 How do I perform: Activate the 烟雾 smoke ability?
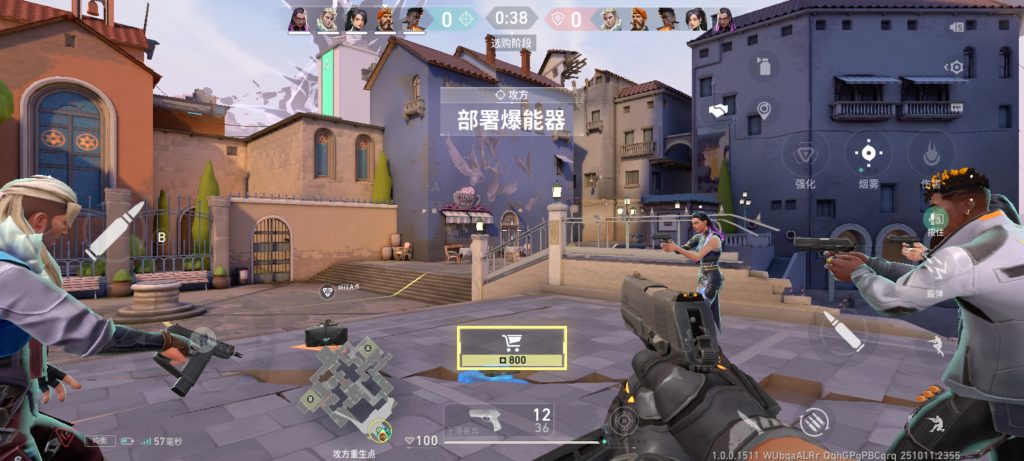(x=868, y=154)
